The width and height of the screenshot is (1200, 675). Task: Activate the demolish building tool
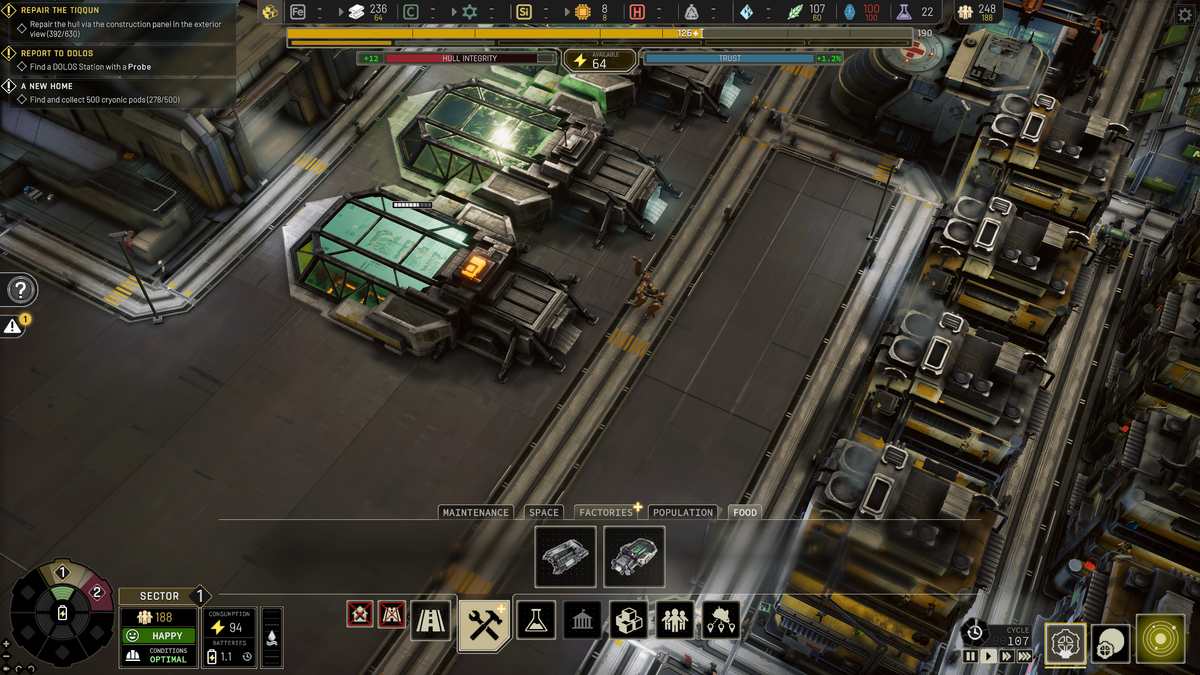coord(360,614)
